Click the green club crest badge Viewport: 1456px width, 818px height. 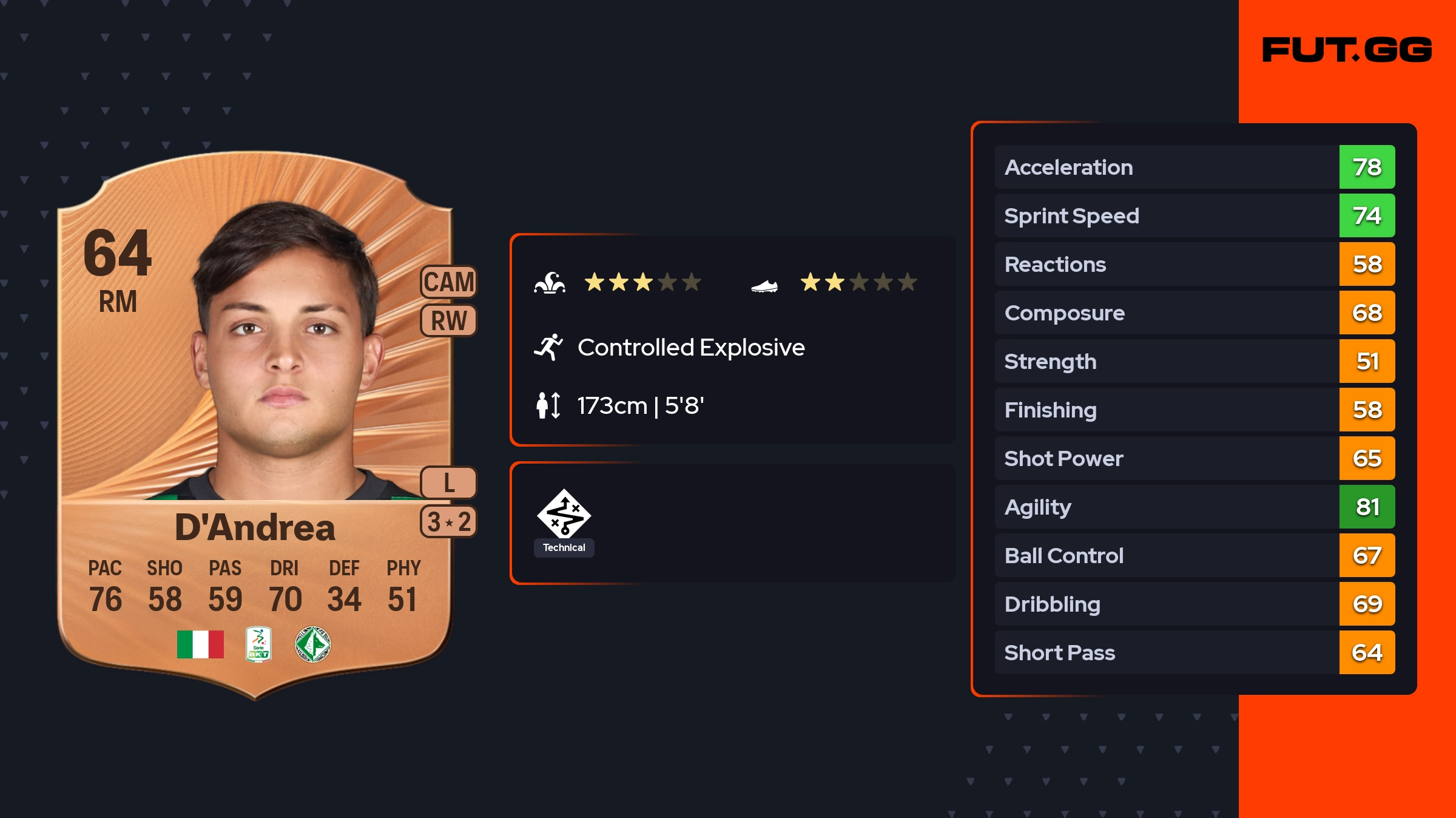312,644
